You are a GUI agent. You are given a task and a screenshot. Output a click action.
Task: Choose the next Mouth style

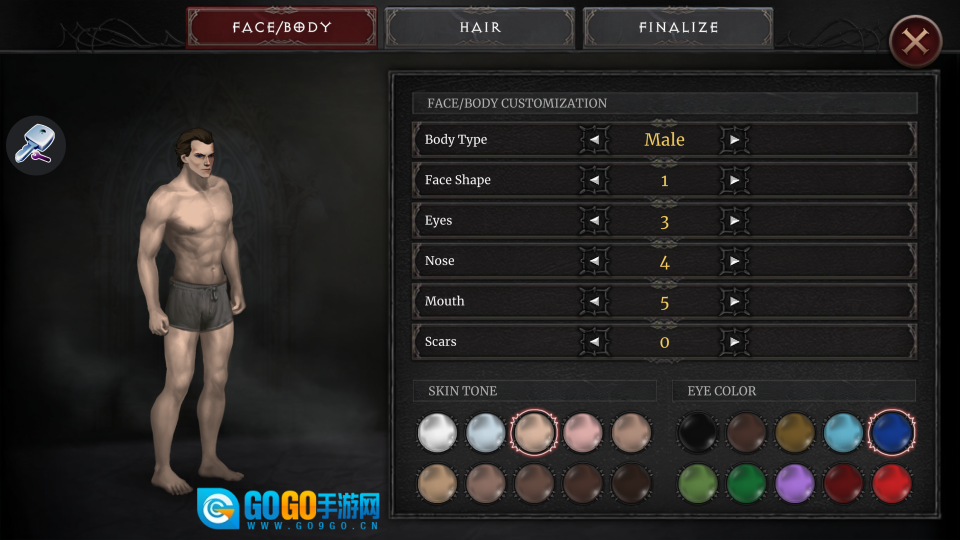(x=735, y=302)
